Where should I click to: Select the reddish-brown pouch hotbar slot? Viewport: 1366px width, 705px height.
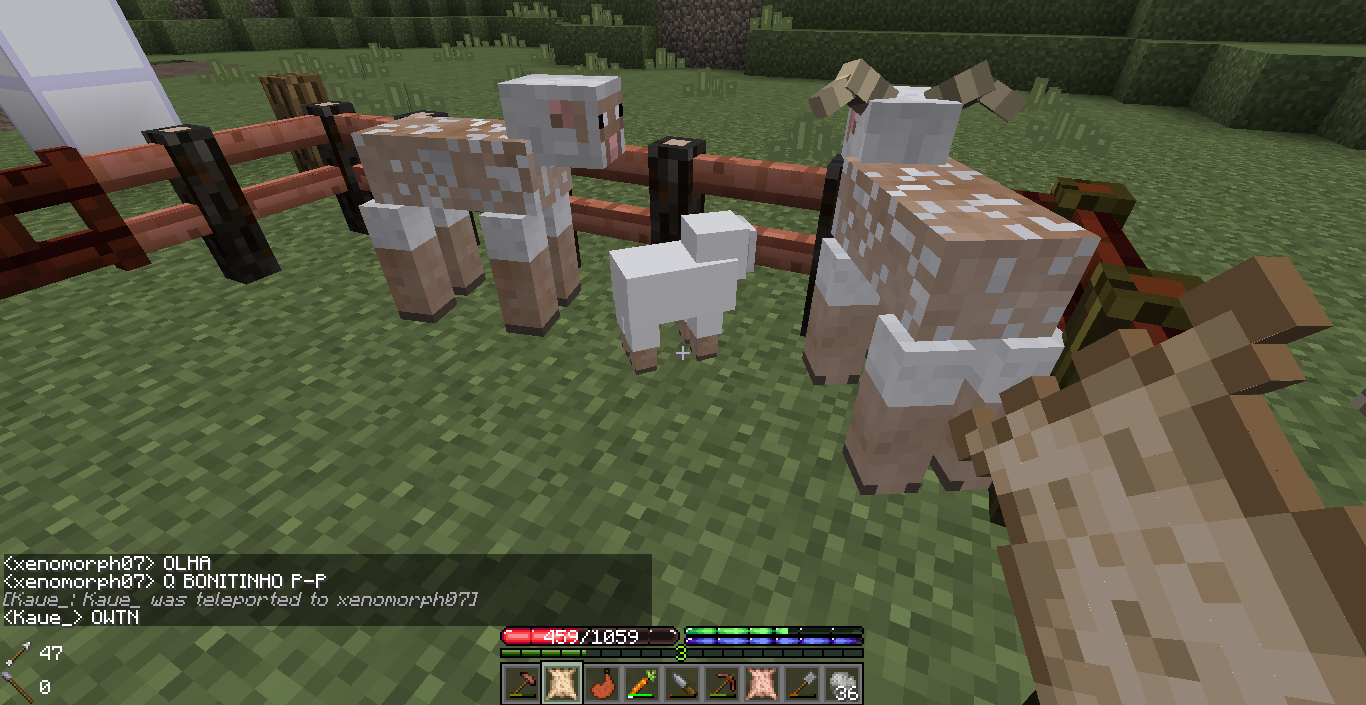tap(601, 684)
